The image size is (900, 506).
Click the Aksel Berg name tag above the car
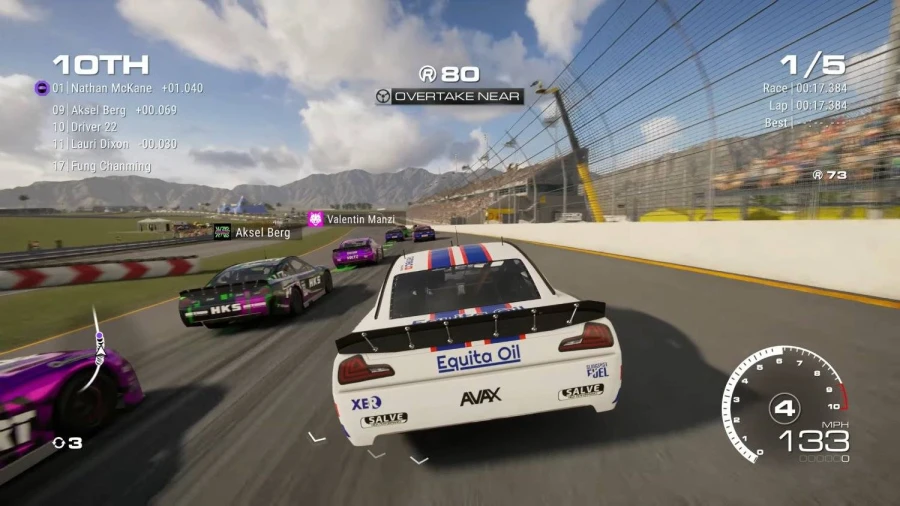point(262,232)
